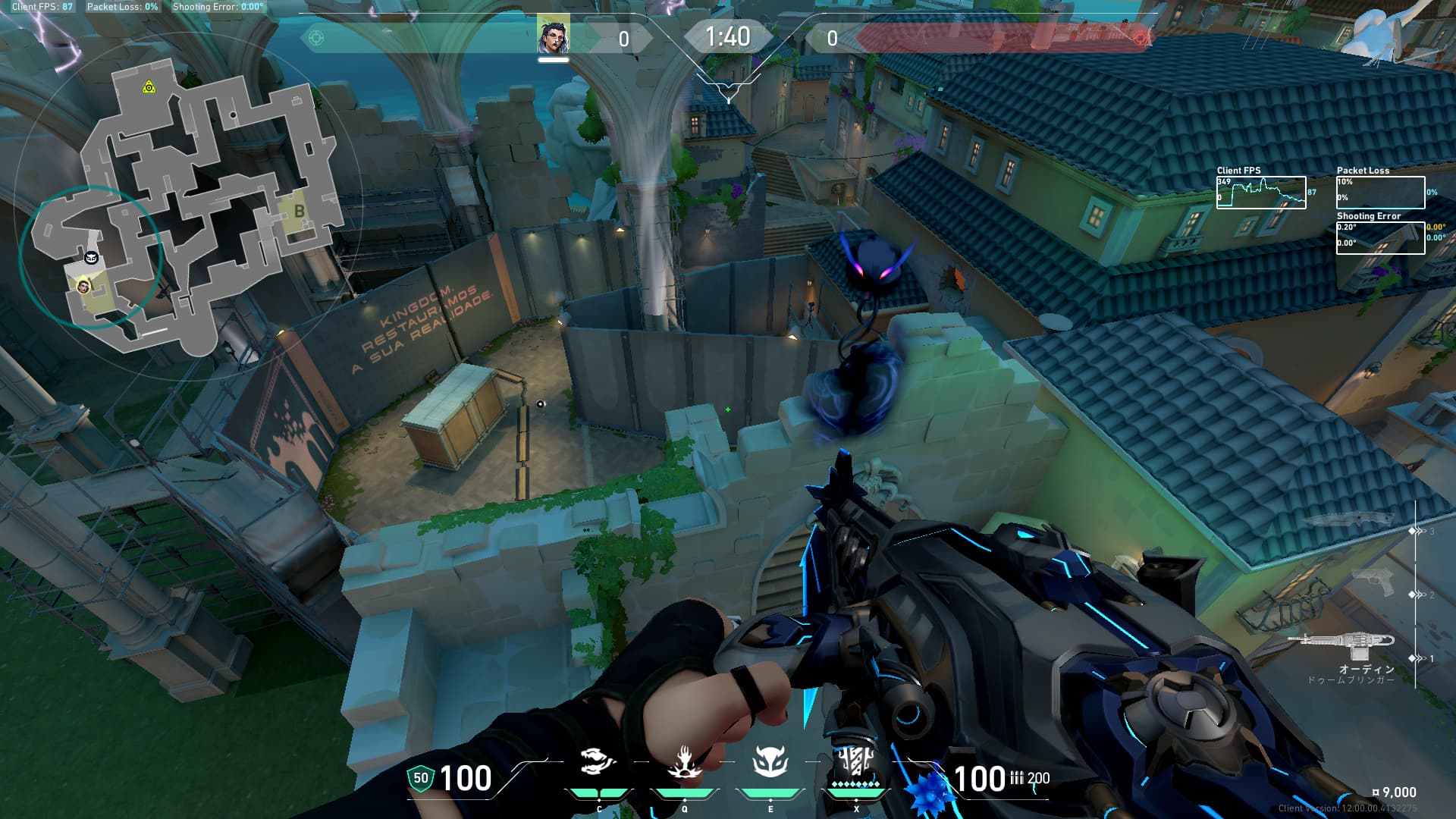Click the player's agent icon on minimap
Screen dimensions: 1456x819
tap(83, 286)
